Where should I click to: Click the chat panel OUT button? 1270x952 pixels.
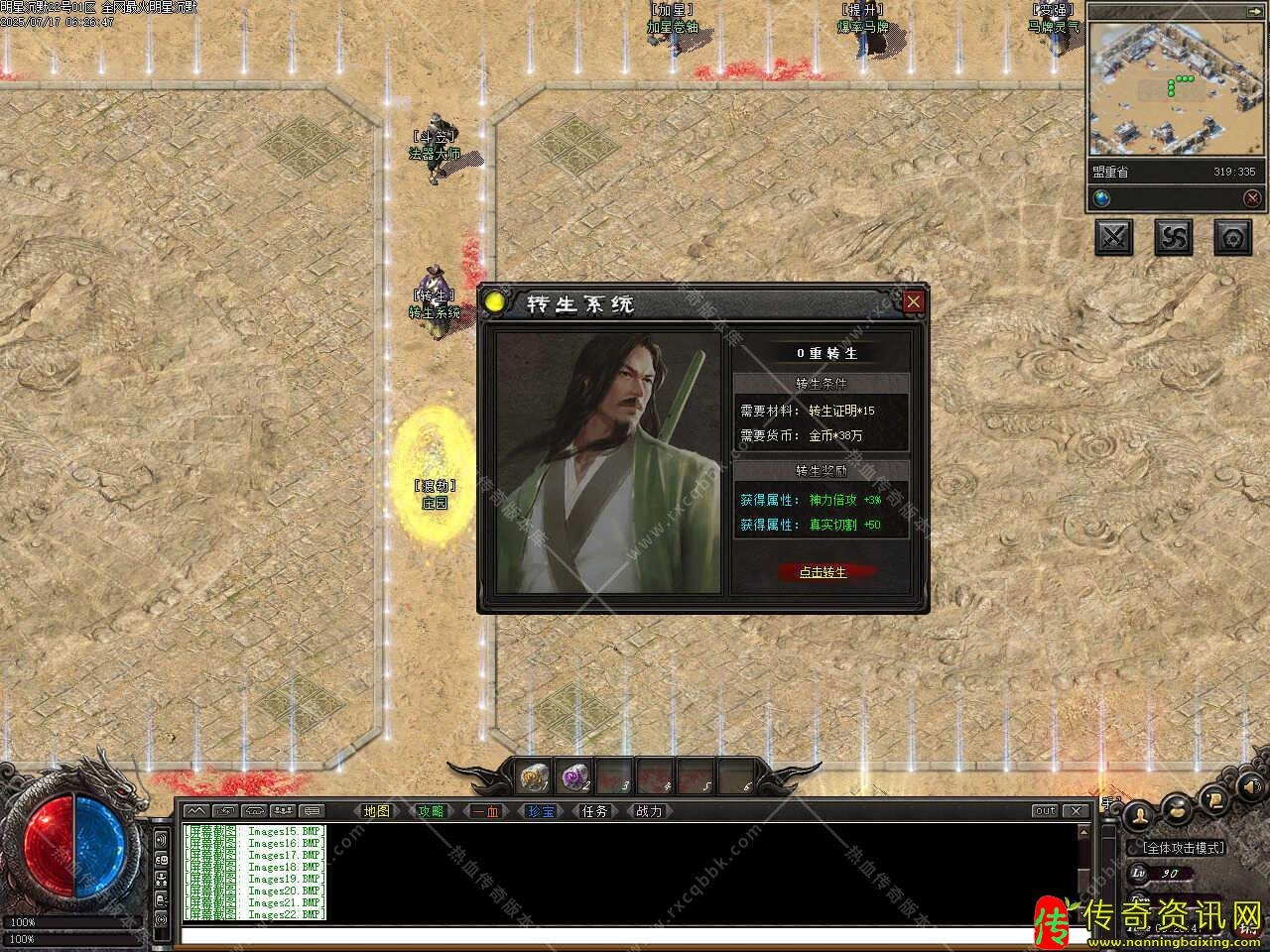[1045, 811]
